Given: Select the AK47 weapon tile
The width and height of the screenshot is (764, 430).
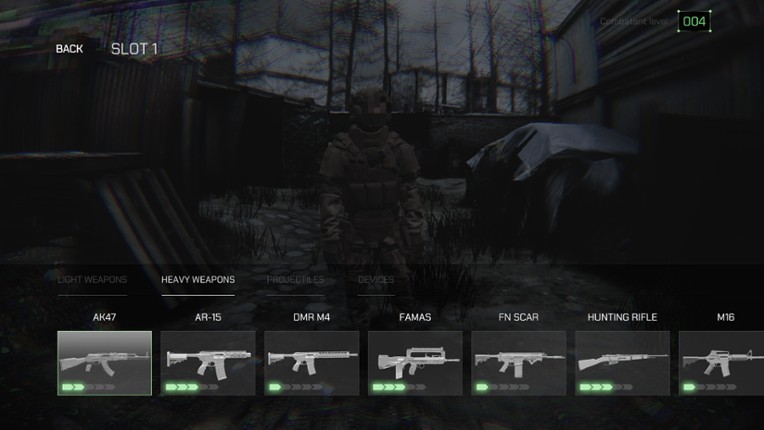Looking at the screenshot, I should 105,363.
